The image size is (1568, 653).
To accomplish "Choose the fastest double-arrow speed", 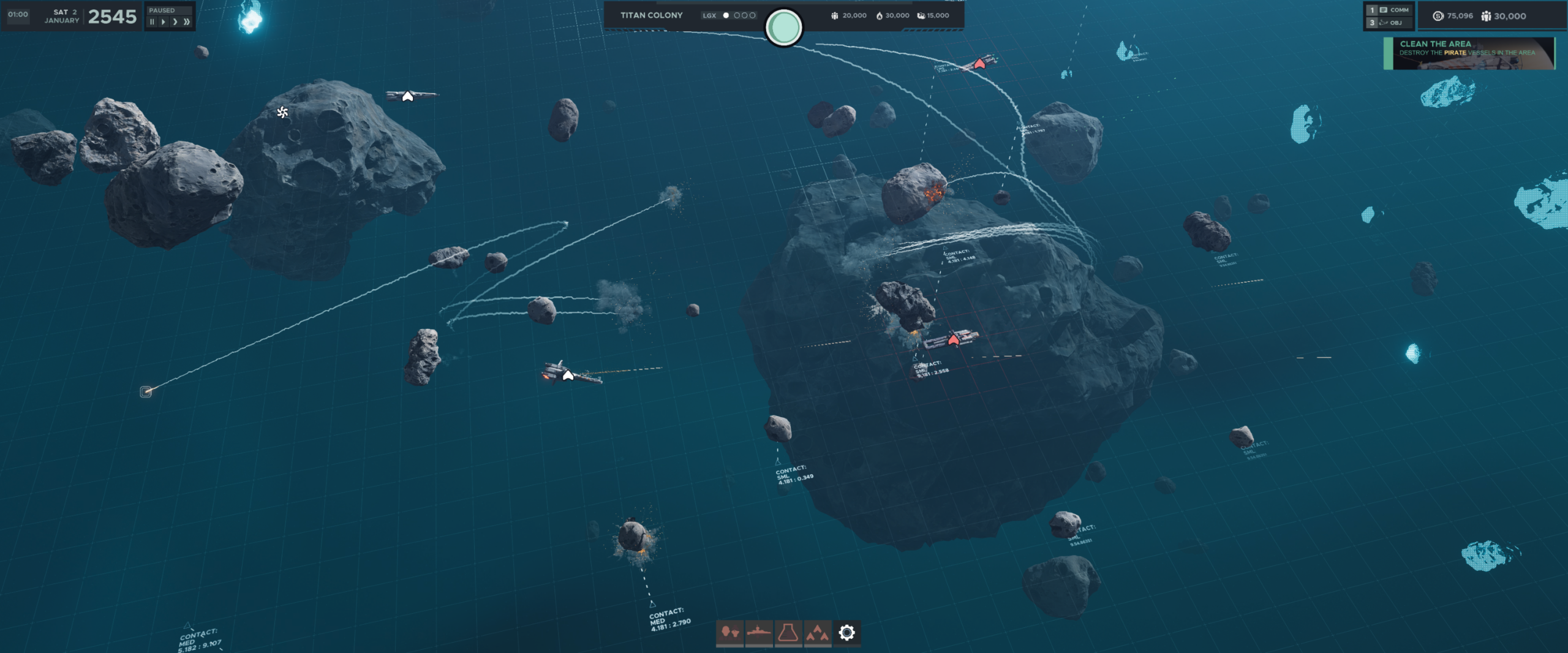I will click(x=187, y=22).
